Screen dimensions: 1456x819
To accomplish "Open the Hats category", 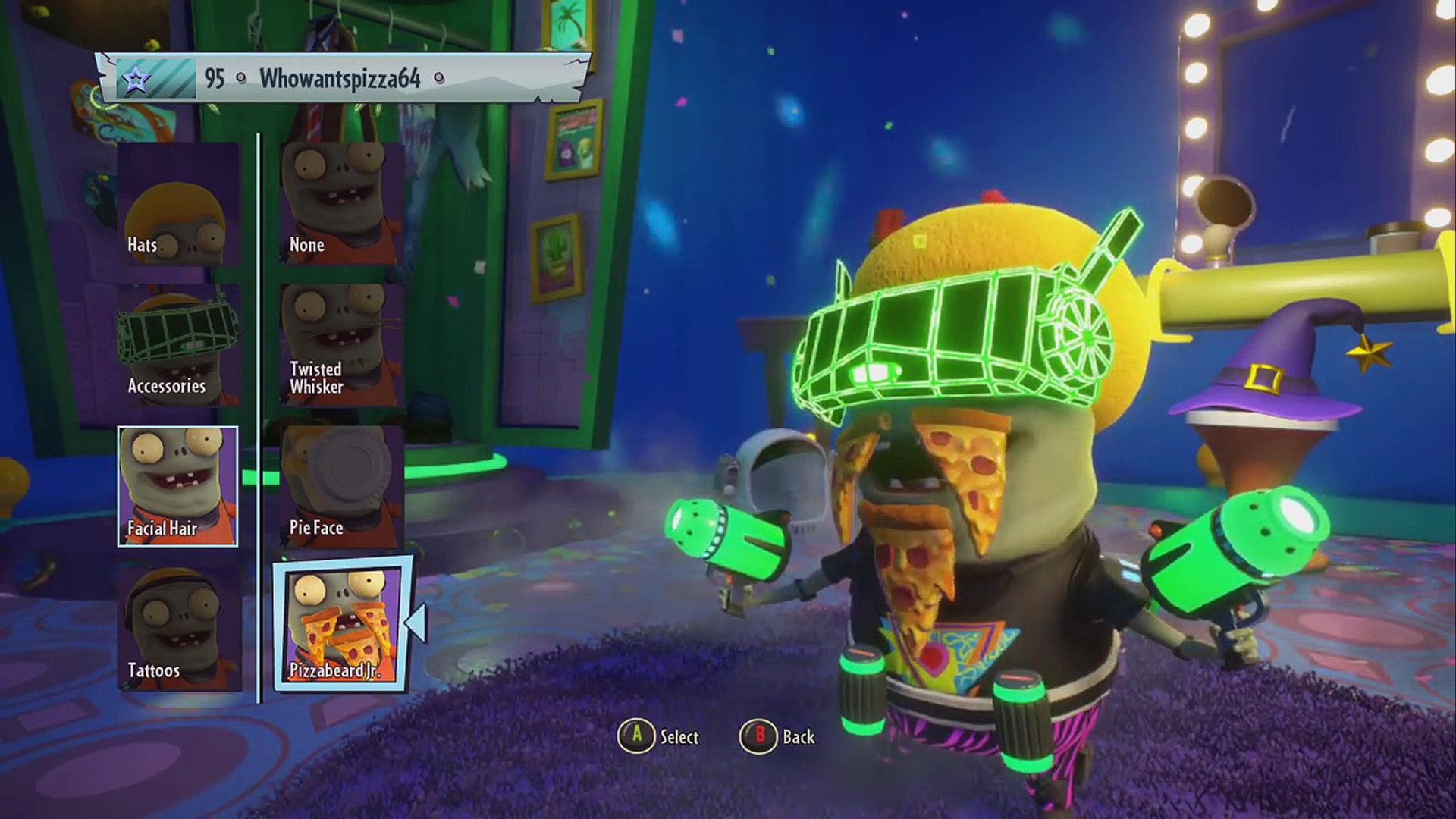I will coord(178,204).
